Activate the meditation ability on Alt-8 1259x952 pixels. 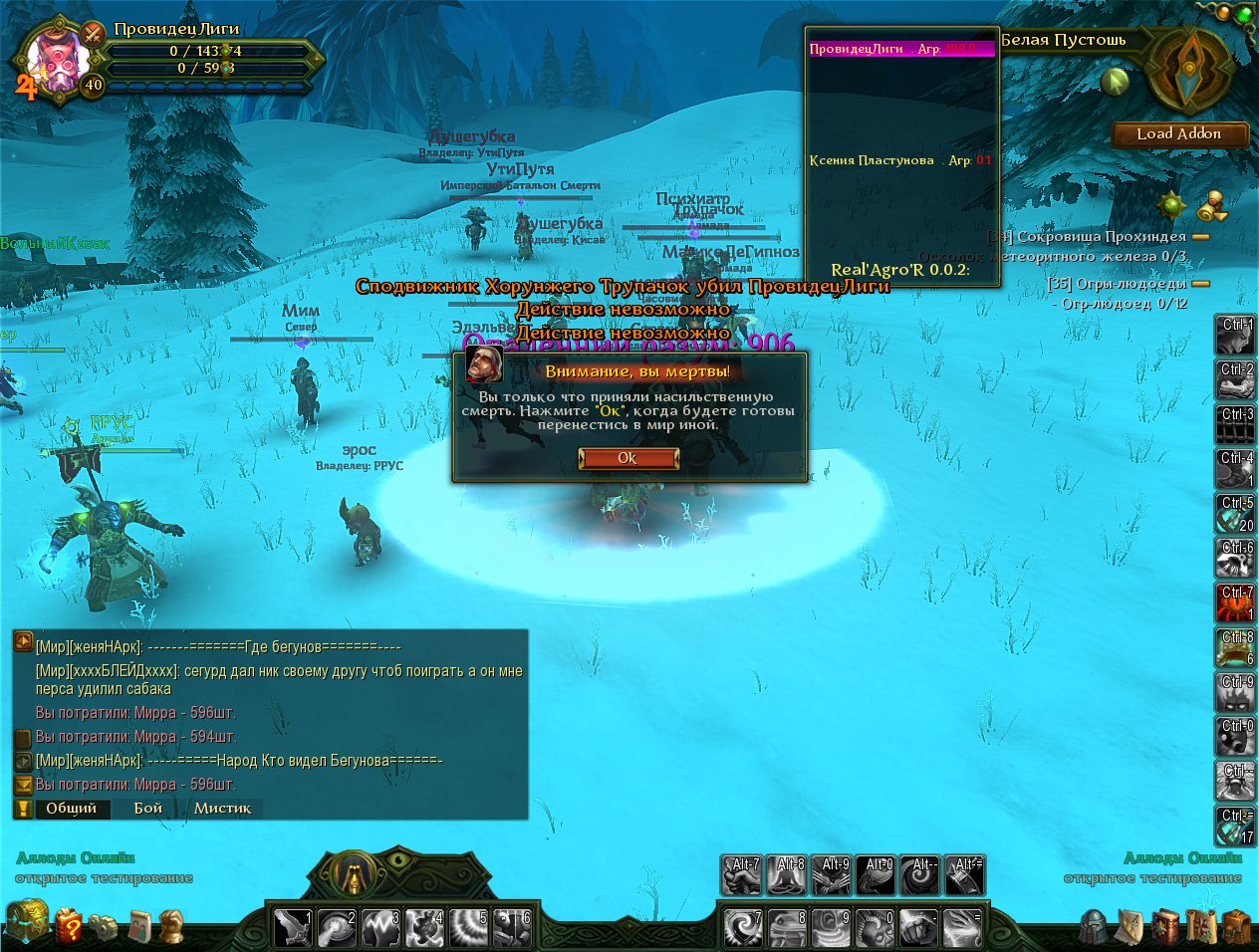[787, 876]
